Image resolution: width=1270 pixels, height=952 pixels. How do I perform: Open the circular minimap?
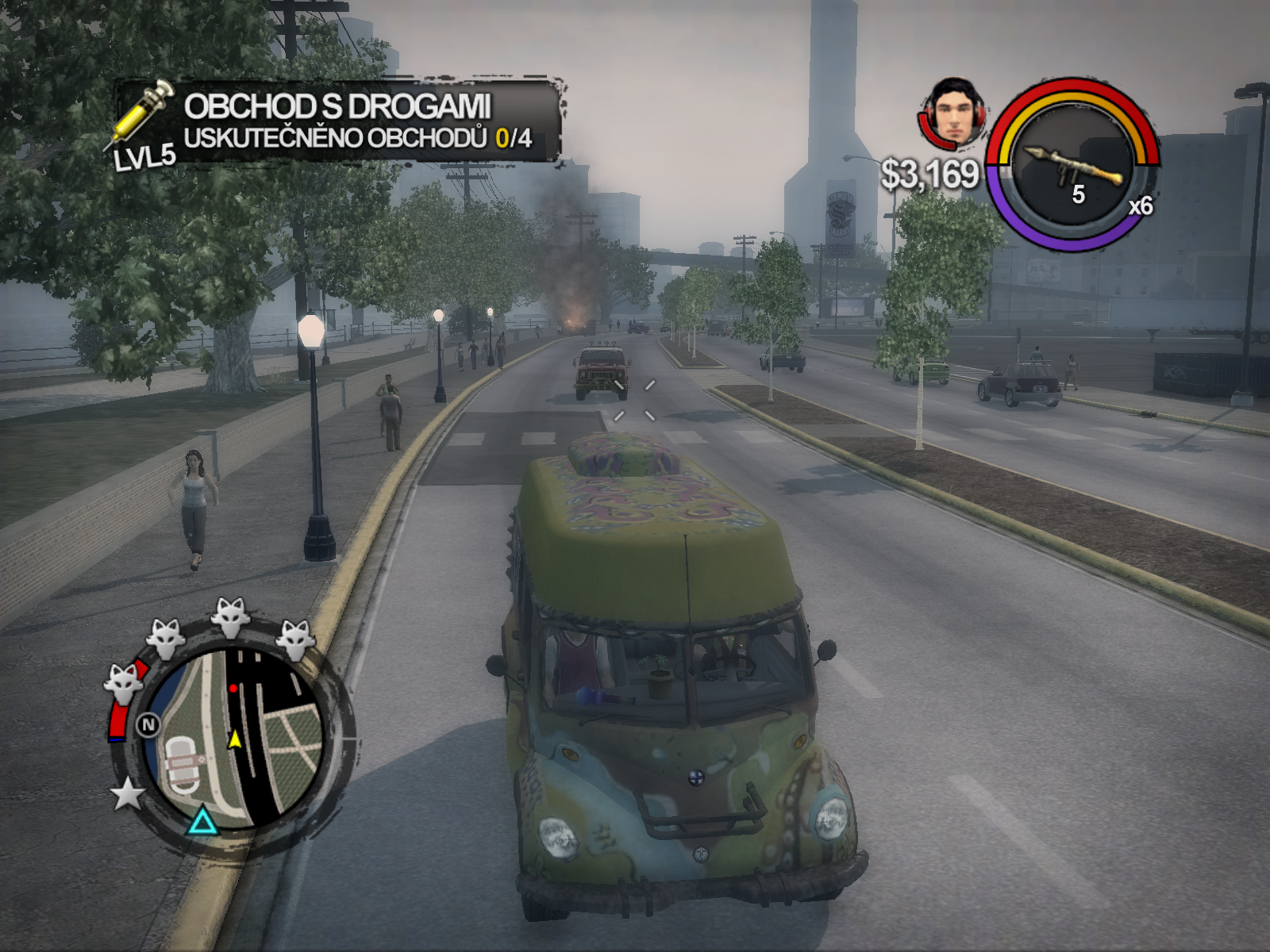click(x=235, y=739)
